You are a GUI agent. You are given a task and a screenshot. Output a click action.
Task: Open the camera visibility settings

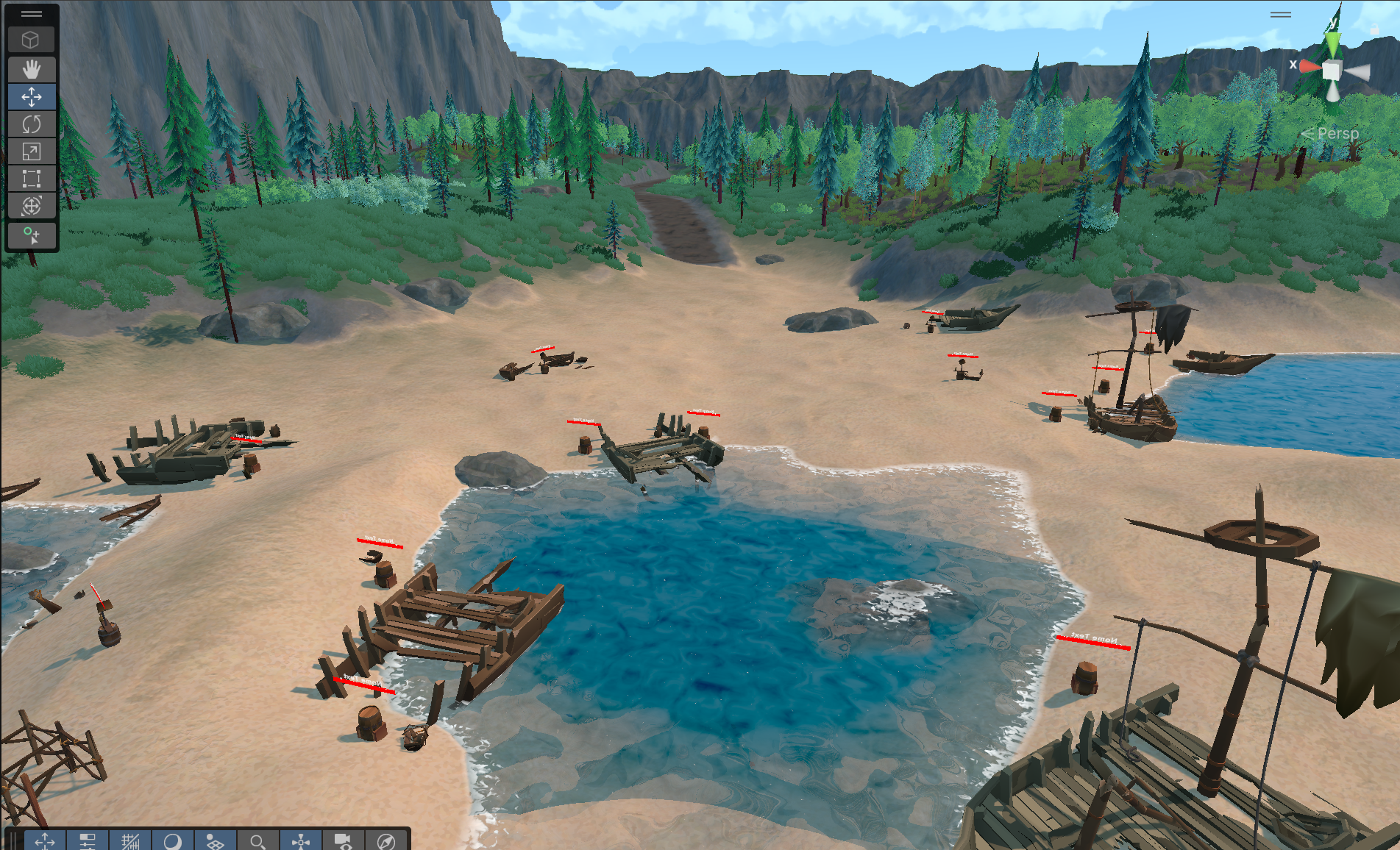344,840
